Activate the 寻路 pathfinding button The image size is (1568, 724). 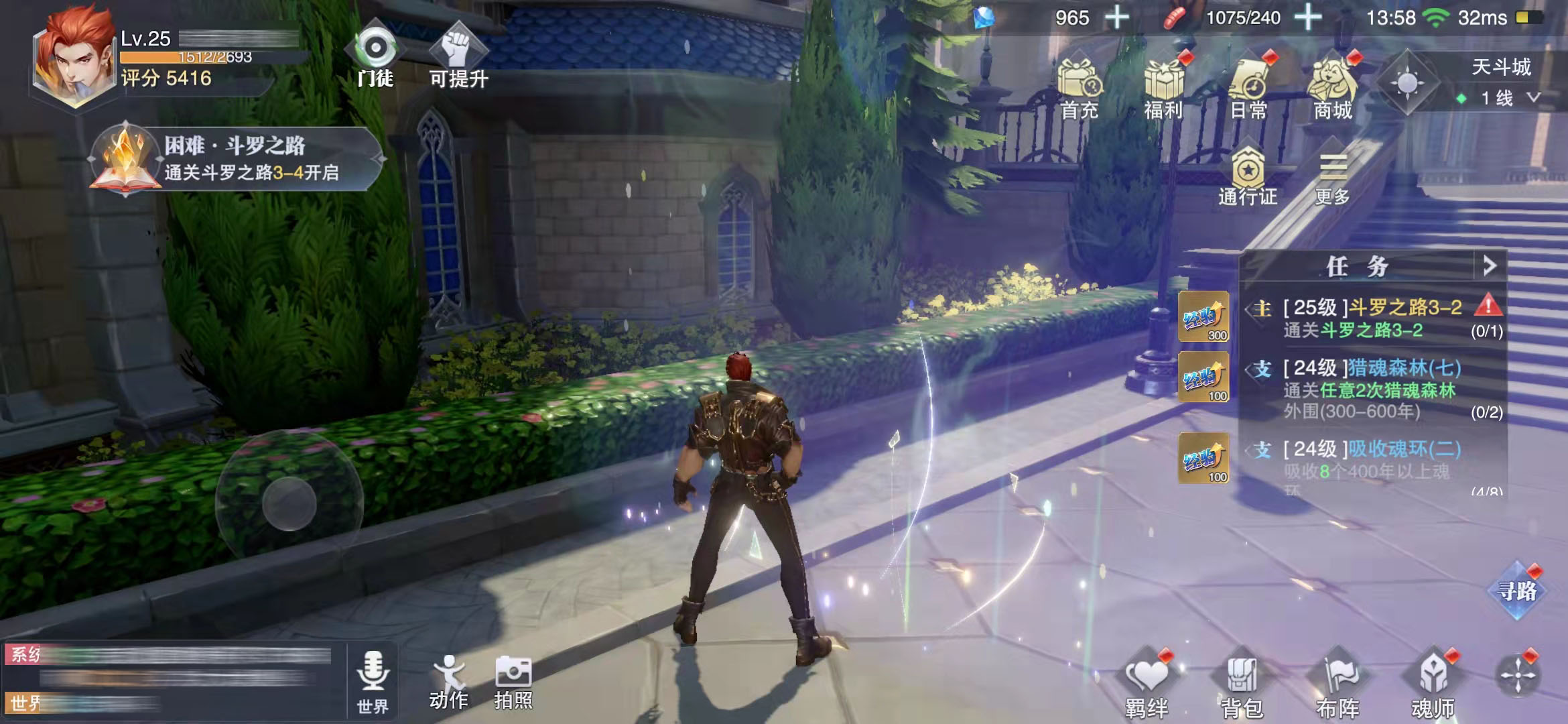click(x=1517, y=591)
